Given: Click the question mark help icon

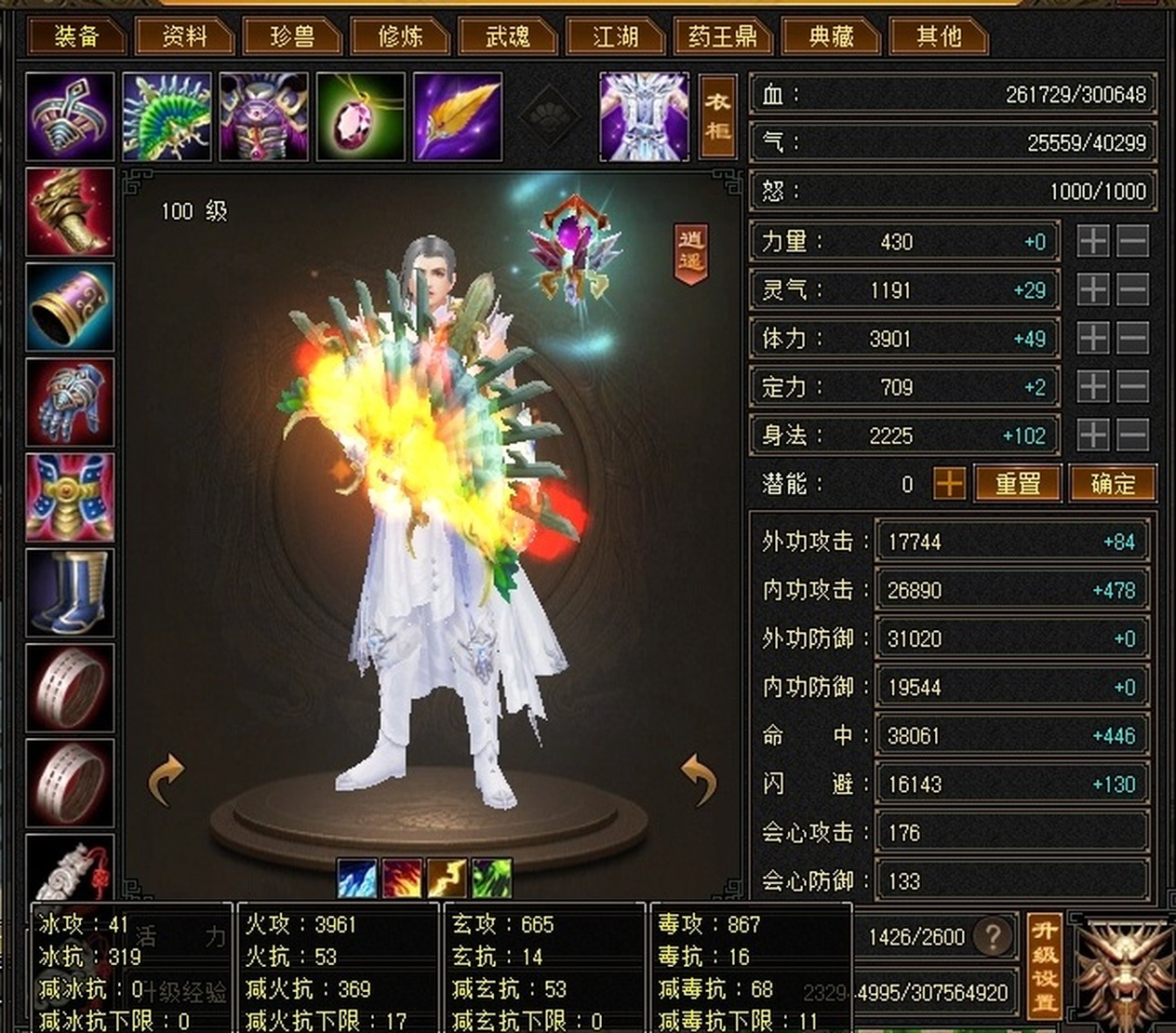Looking at the screenshot, I should [992, 936].
